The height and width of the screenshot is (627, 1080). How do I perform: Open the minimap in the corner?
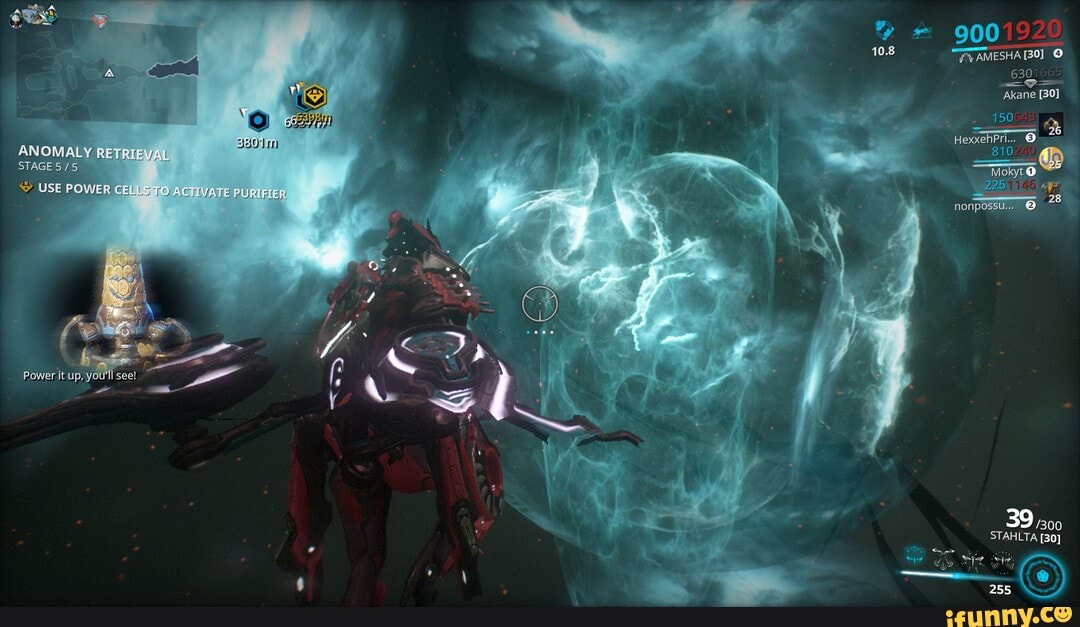click(x=107, y=70)
